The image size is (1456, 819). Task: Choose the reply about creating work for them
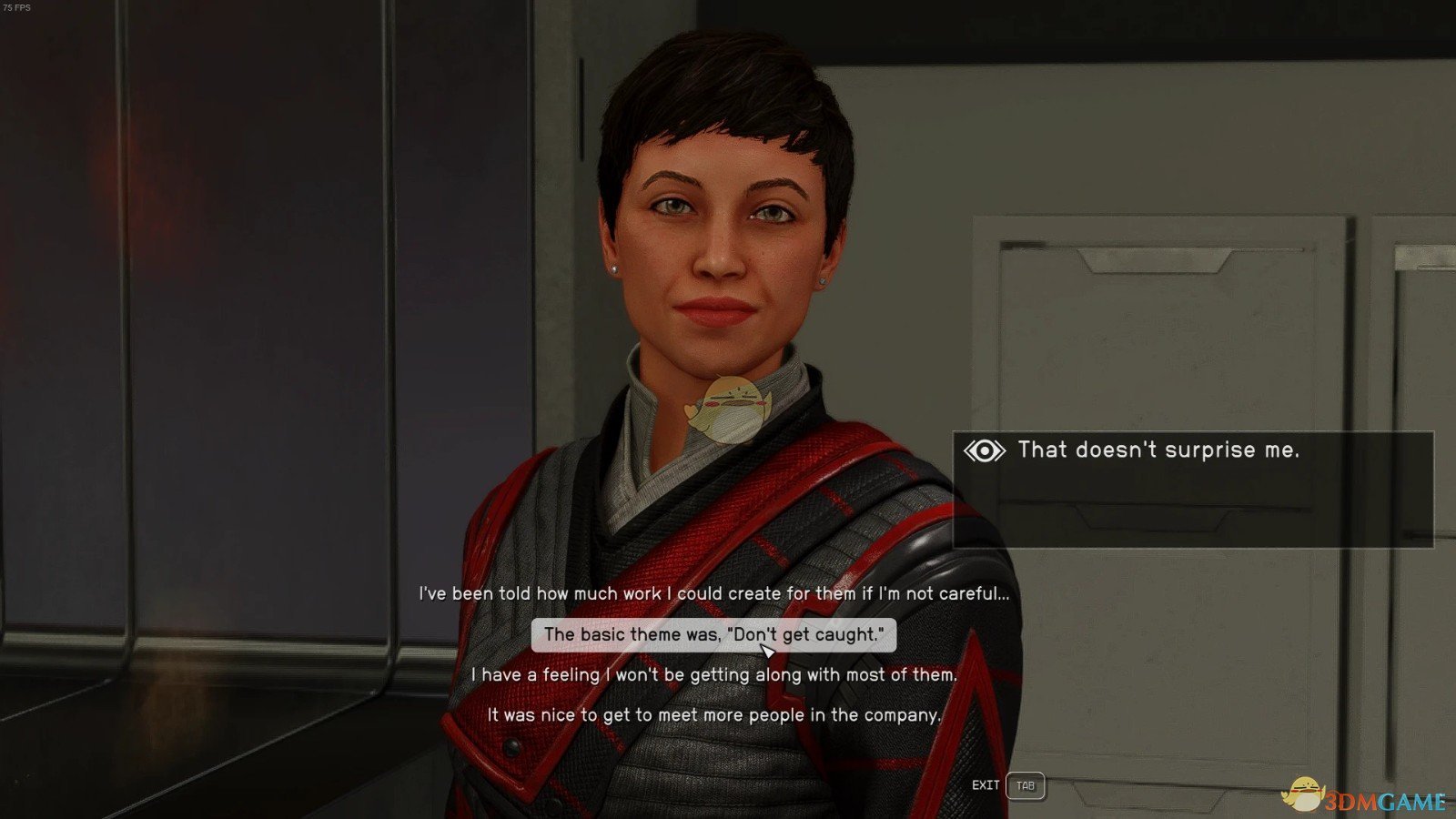(x=713, y=594)
